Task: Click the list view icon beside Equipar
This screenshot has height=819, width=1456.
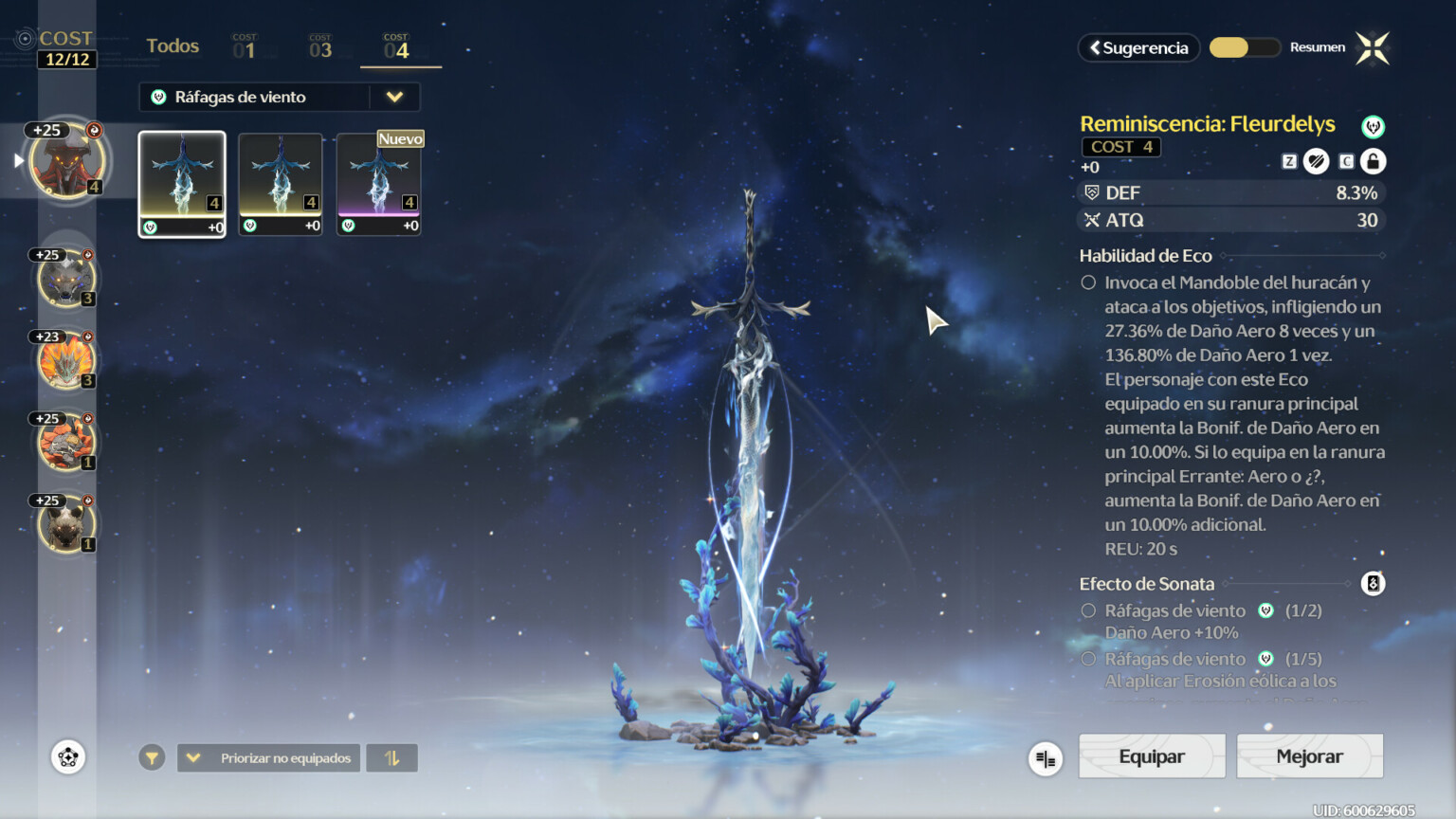Action: 1045,758
